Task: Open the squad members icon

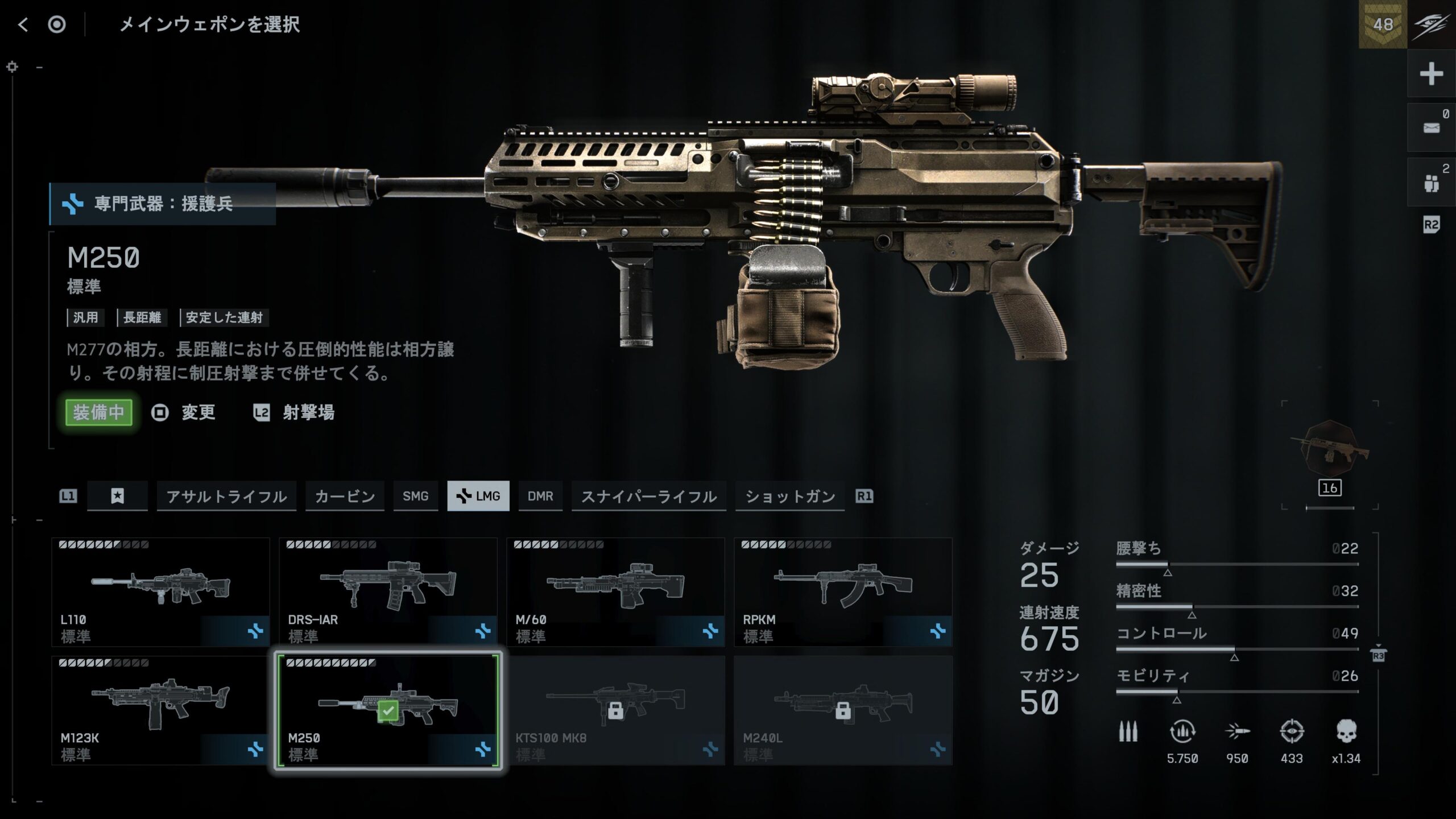Action: 1431,183
